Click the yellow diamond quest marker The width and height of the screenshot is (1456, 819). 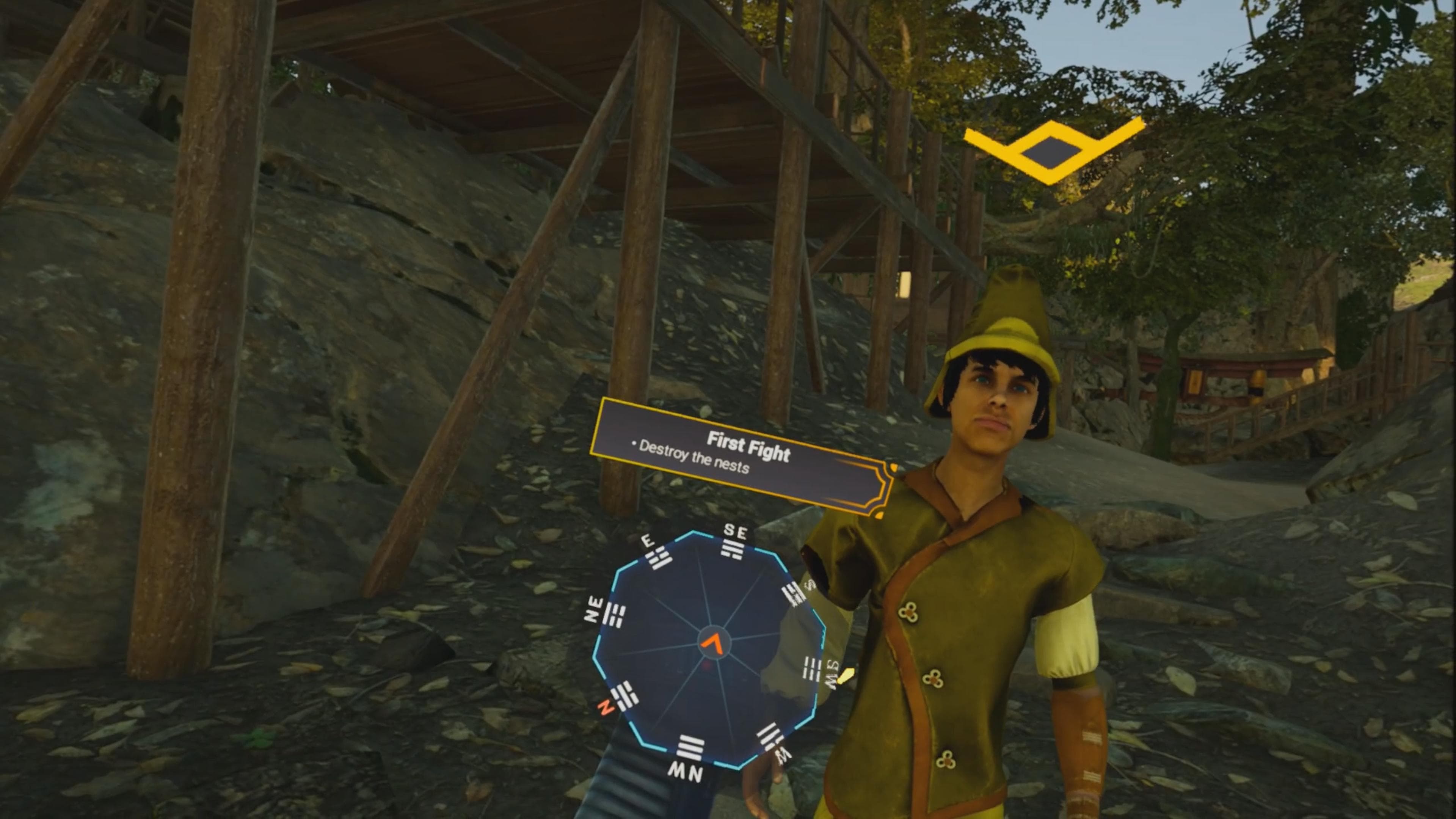click(1051, 151)
